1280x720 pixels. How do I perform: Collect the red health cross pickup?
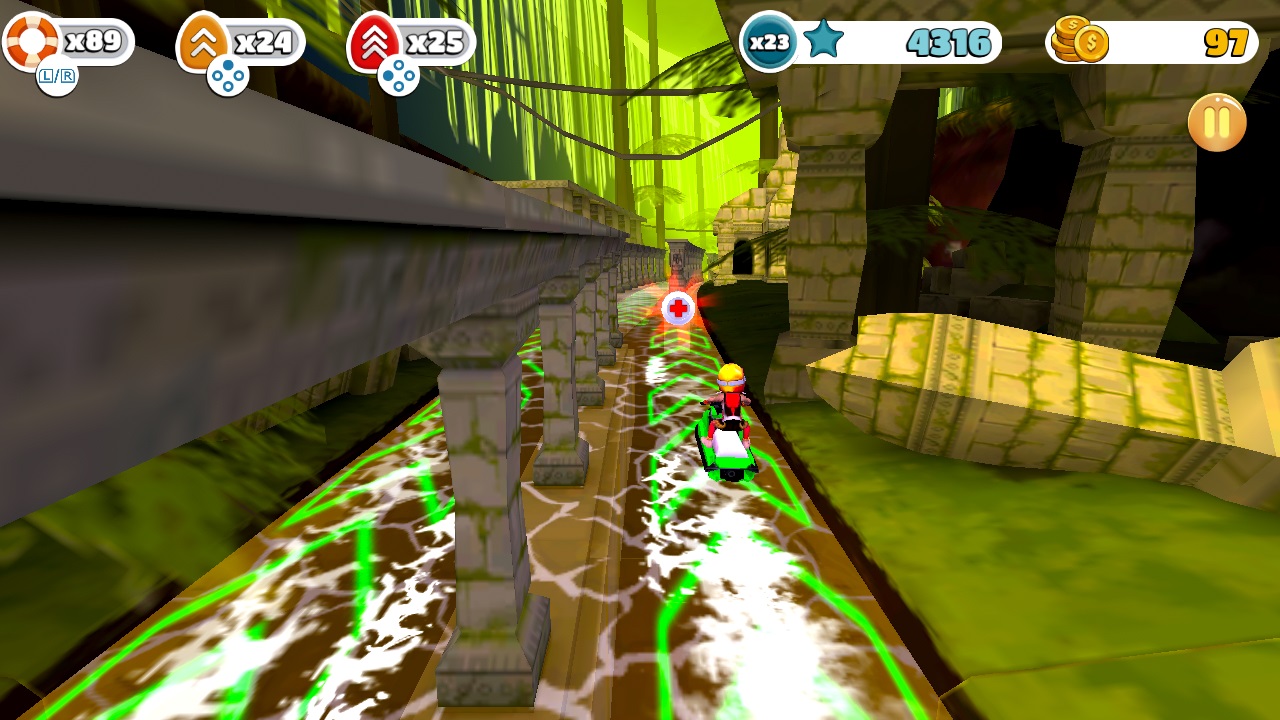point(676,310)
